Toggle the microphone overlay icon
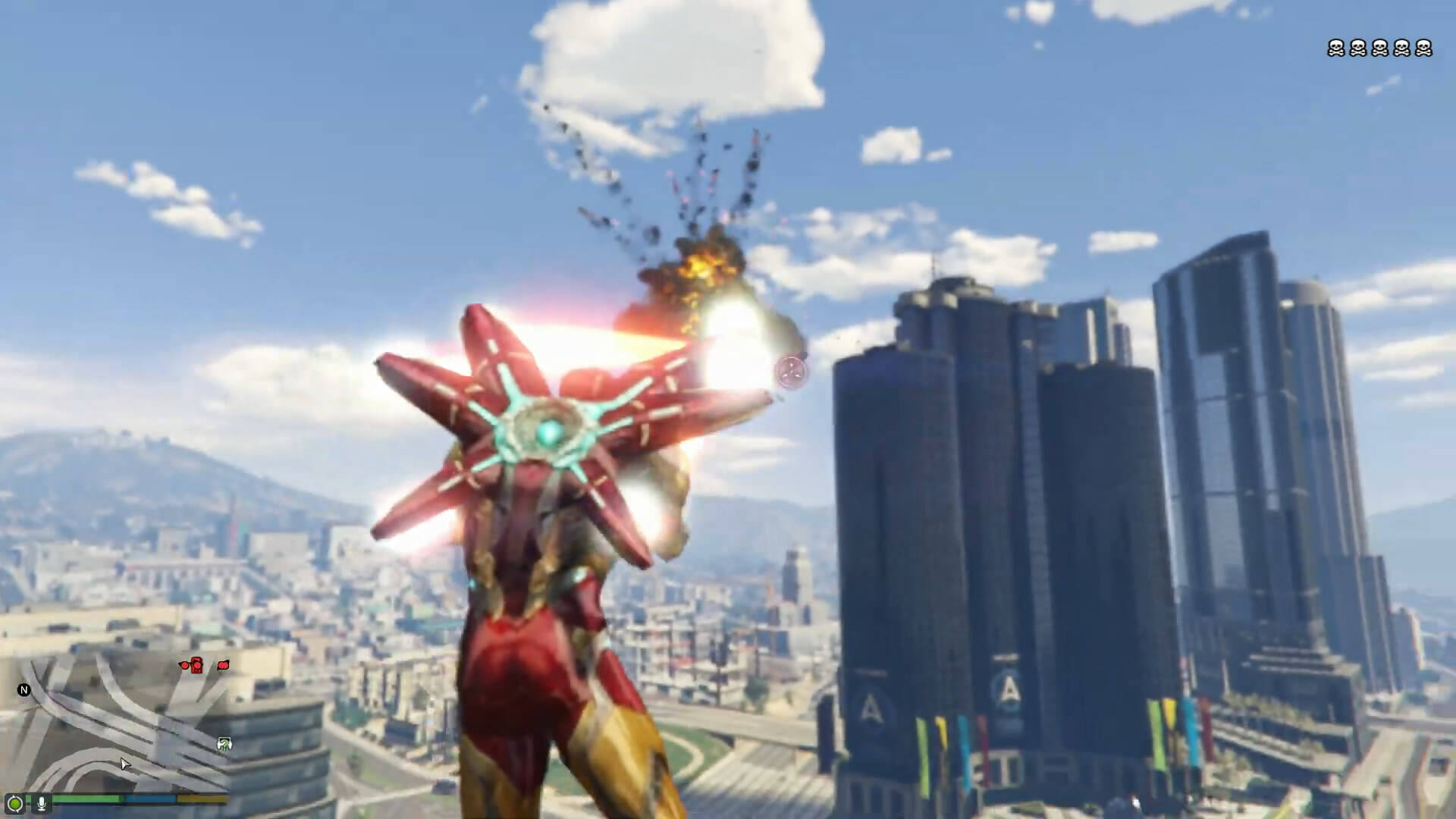The height and width of the screenshot is (819, 1456). point(42,803)
